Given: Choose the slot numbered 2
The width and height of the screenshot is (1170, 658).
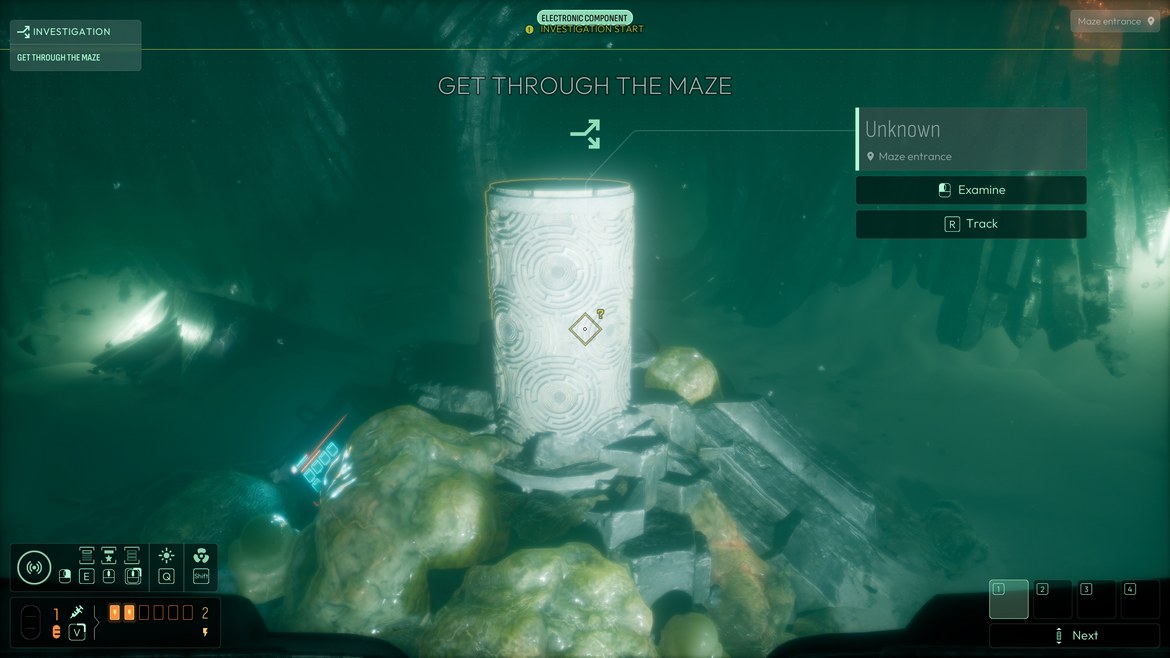Looking at the screenshot, I should pyautogui.click(x=1052, y=599).
